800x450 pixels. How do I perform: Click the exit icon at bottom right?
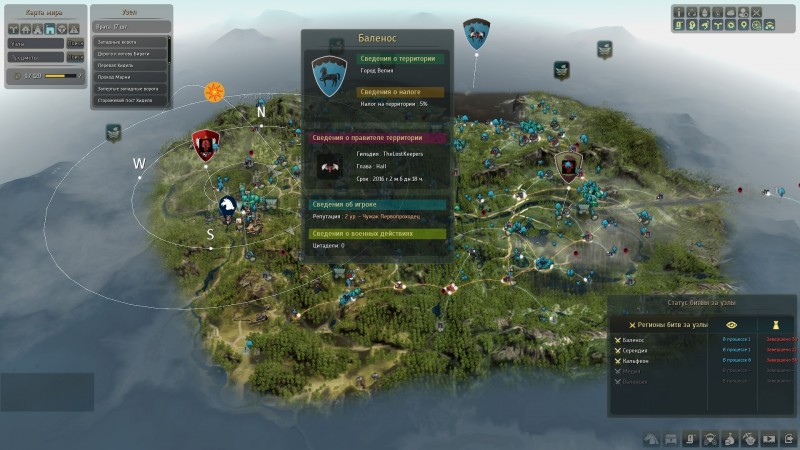(x=789, y=438)
